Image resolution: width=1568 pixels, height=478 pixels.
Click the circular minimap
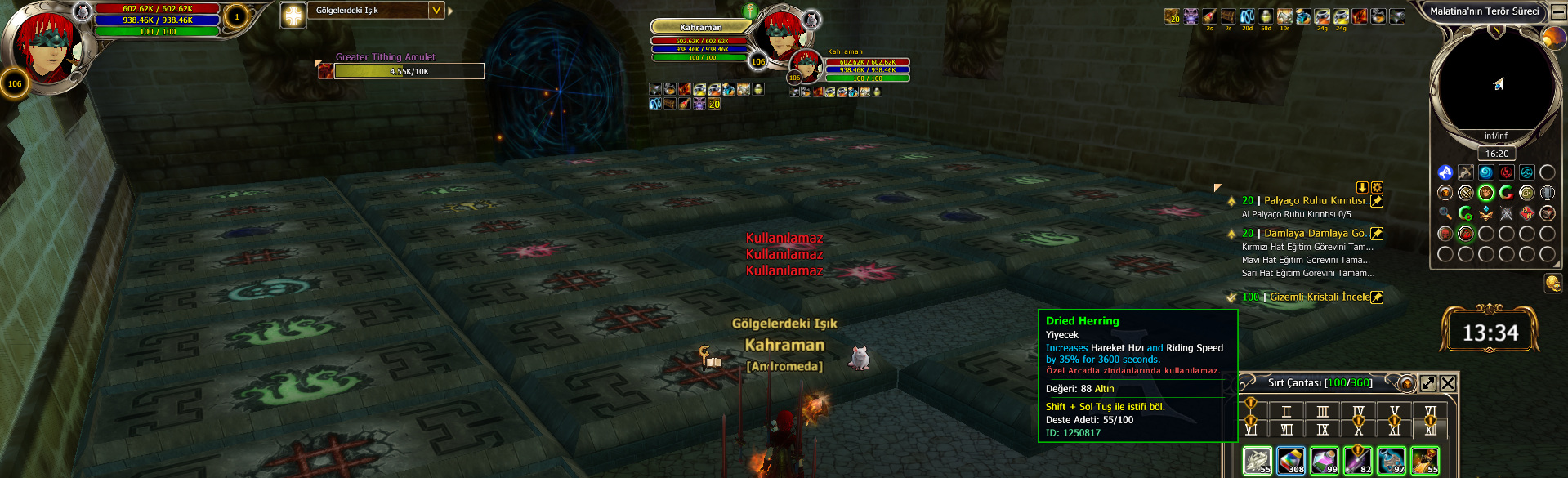coord(1496,83)
